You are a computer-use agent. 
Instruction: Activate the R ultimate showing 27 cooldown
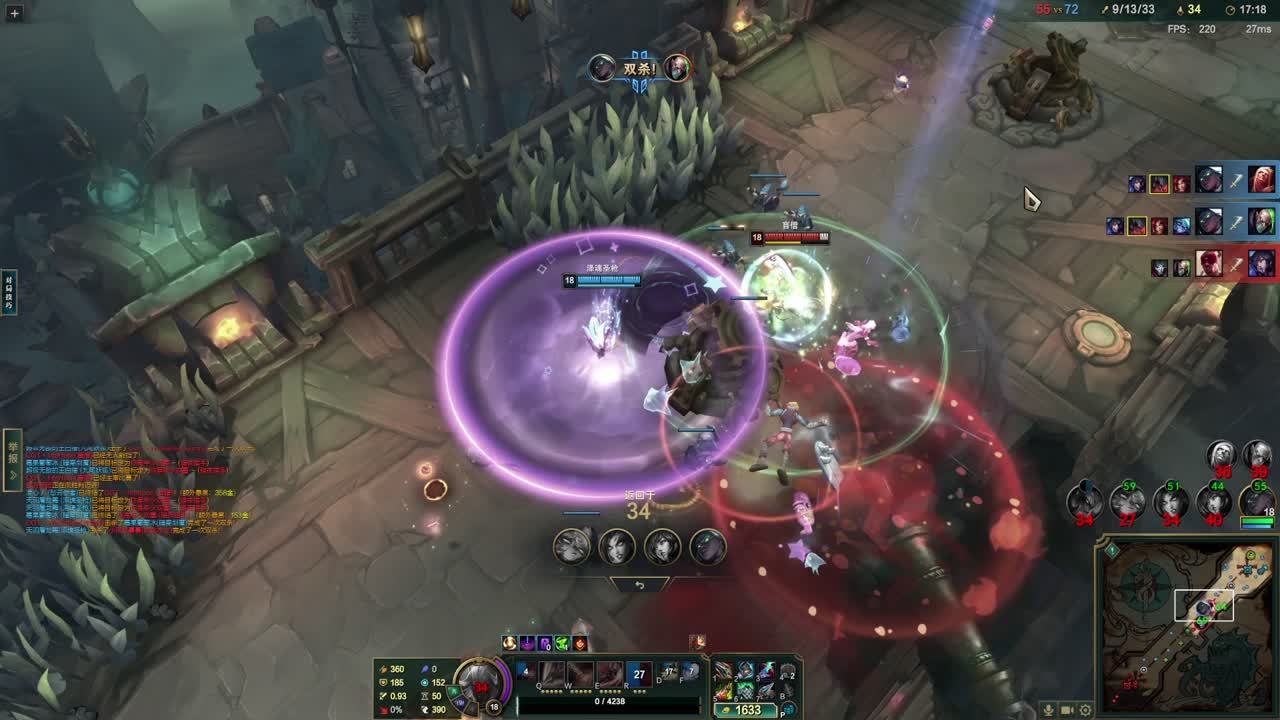tap(639, 674)
